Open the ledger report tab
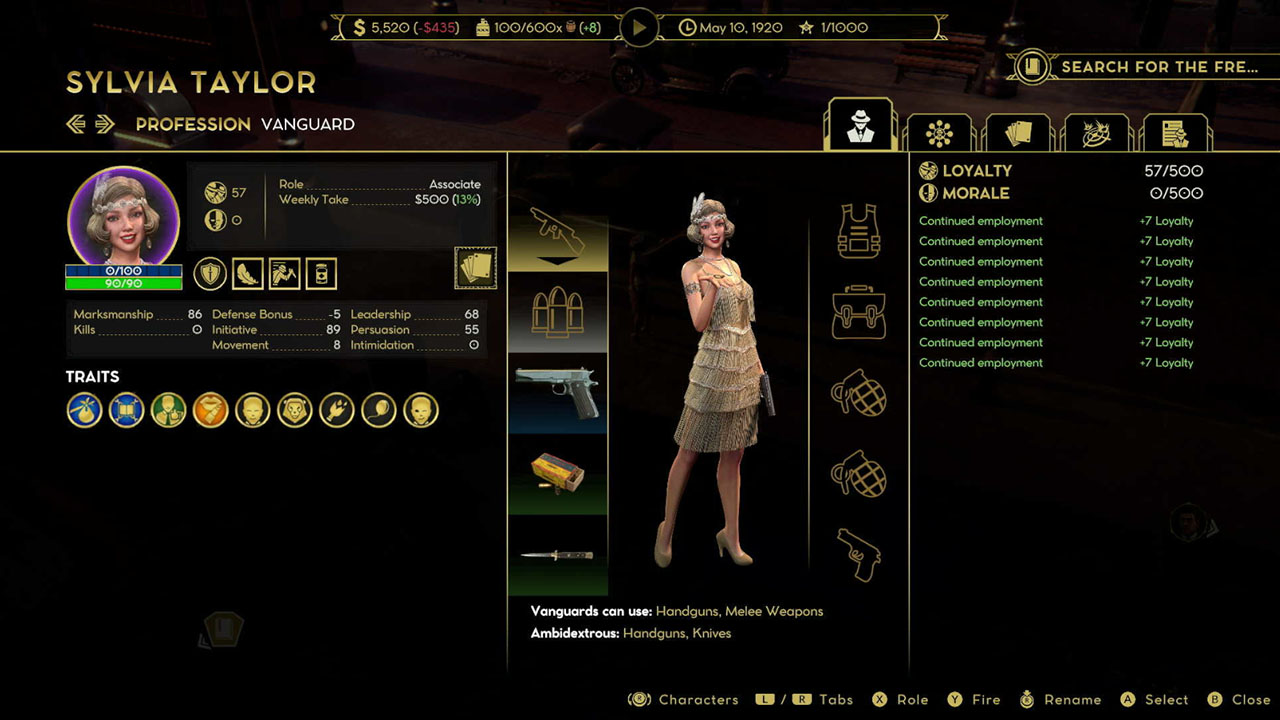 coord(1176,131)
